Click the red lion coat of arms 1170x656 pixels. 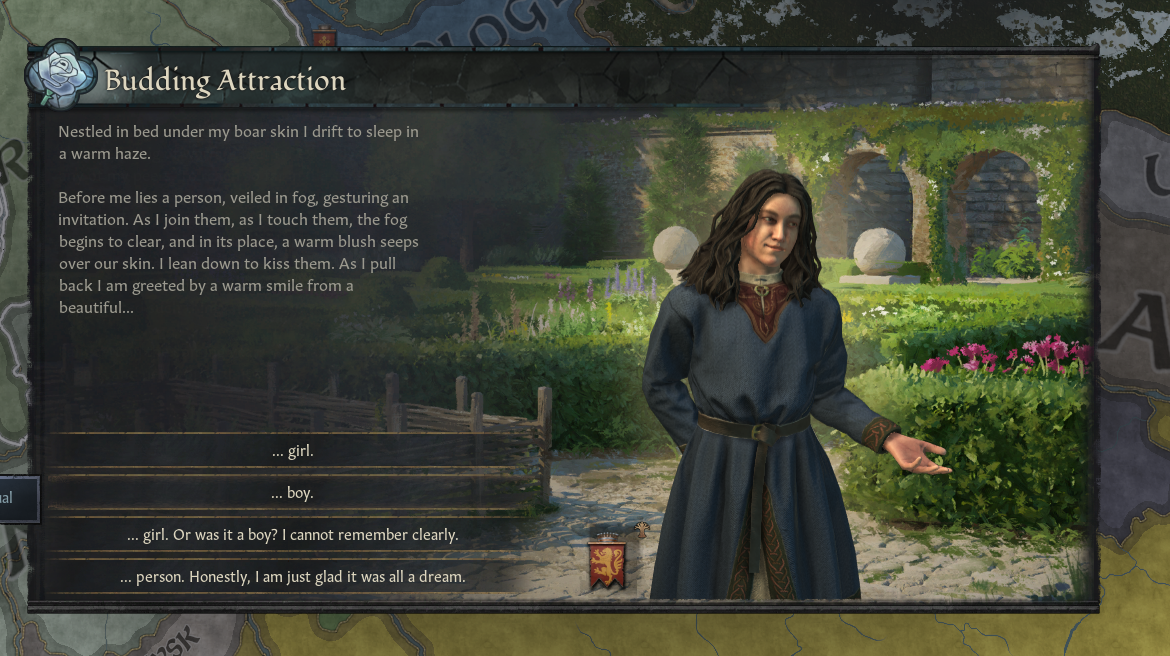tap(609, 564)
